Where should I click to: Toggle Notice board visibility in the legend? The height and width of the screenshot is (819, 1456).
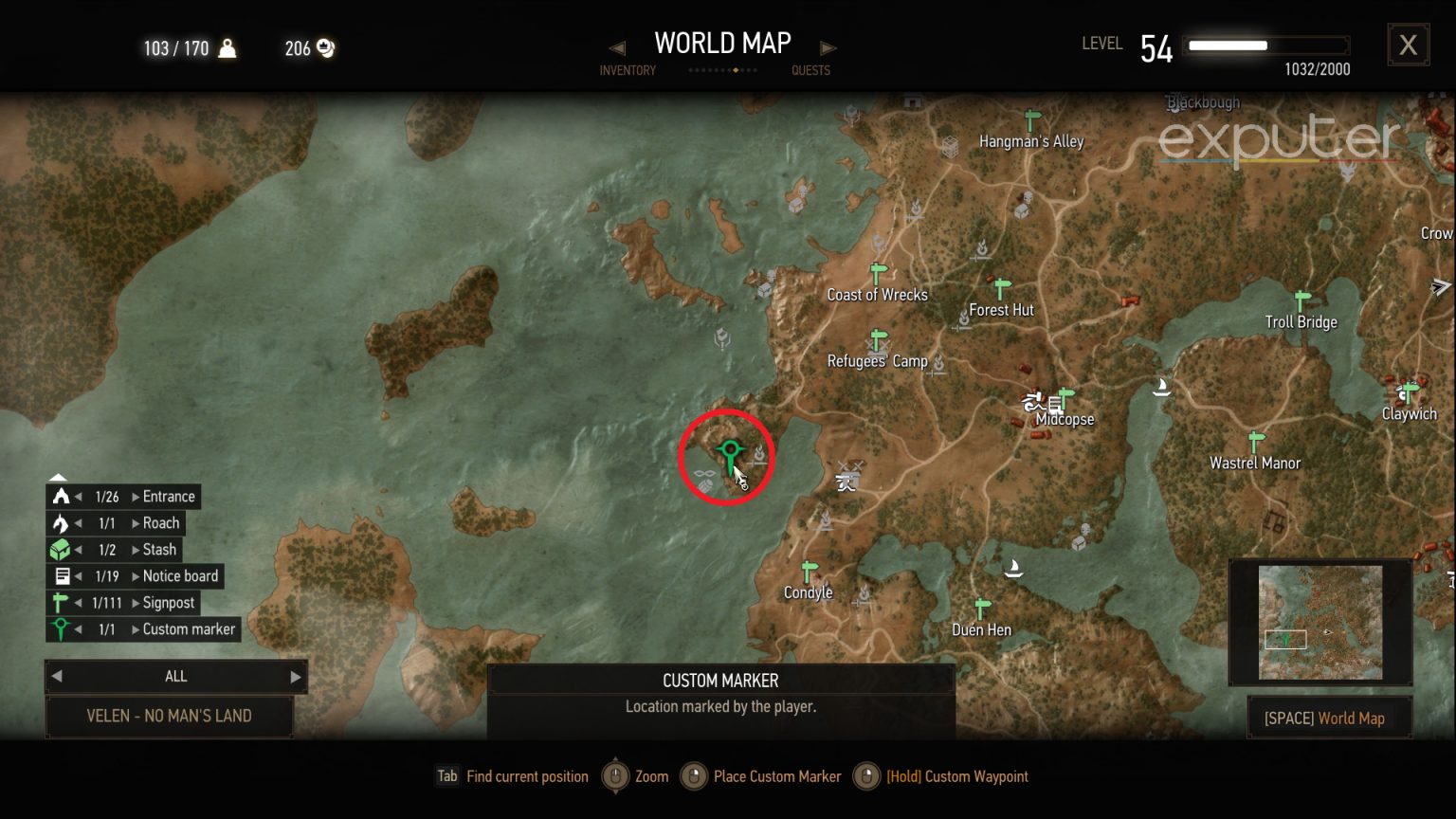pos(63,575)
